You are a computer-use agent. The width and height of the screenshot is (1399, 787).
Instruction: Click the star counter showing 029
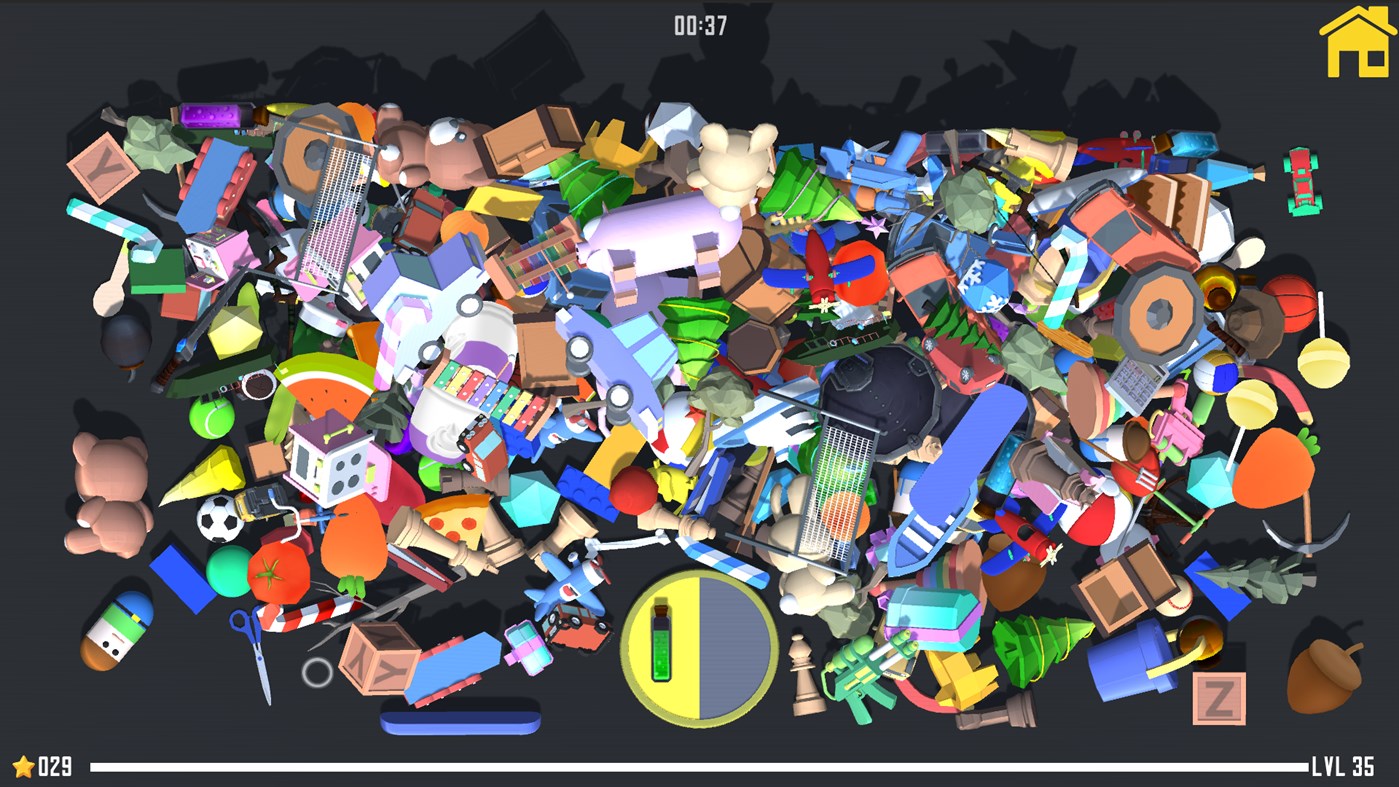(x=42, y=766)
